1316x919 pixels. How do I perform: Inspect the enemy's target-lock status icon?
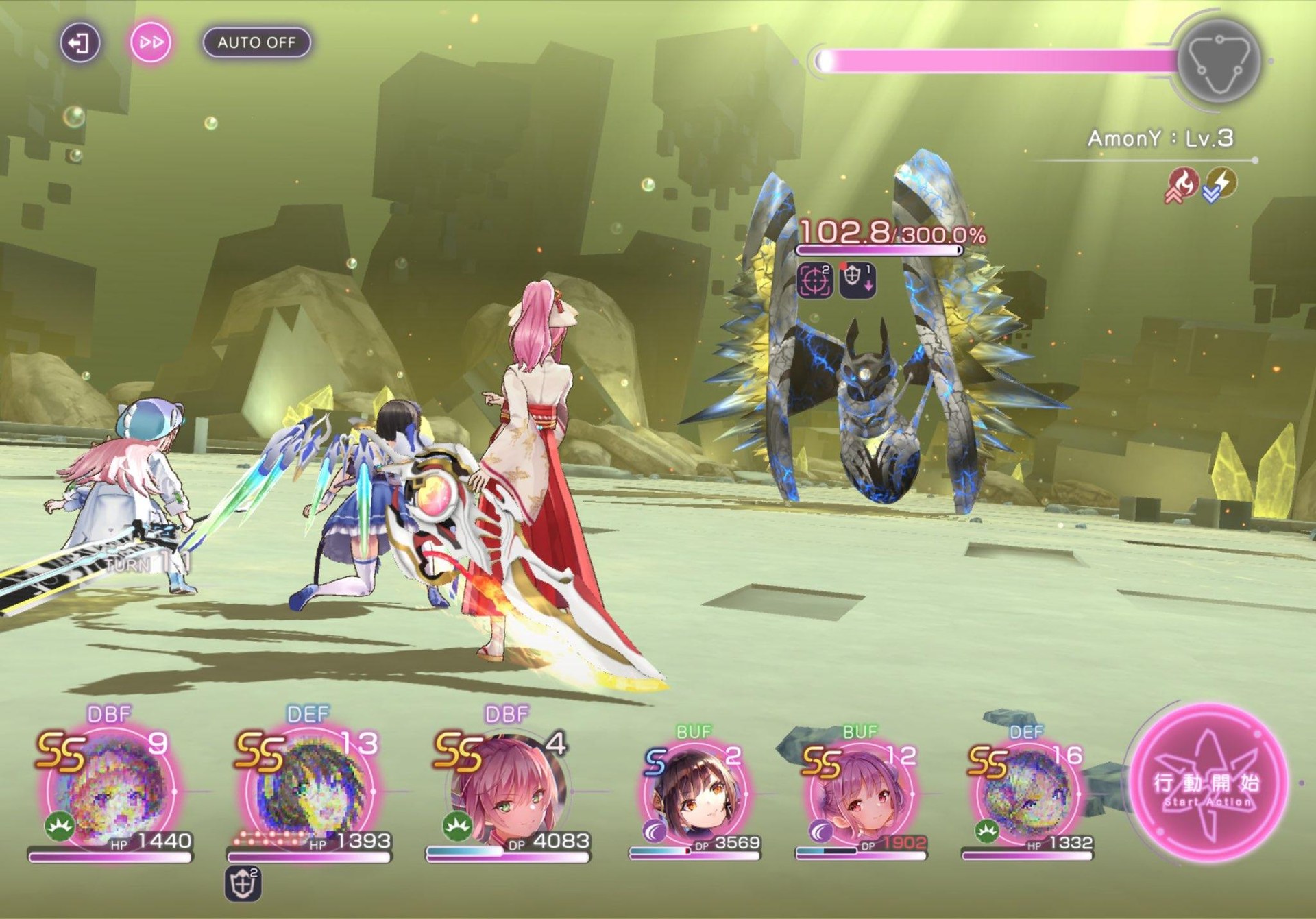pos(815,280)
